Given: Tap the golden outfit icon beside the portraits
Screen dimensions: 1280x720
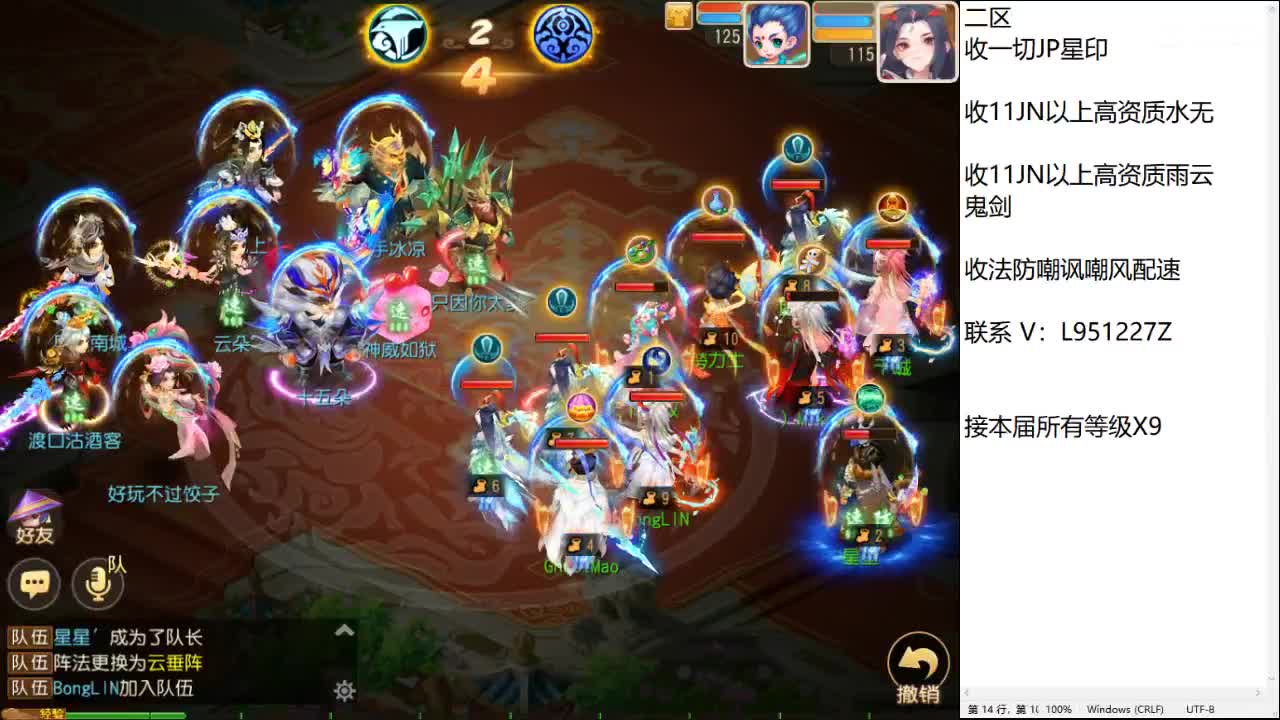Looking at the screenshot, I should [678, 16].
